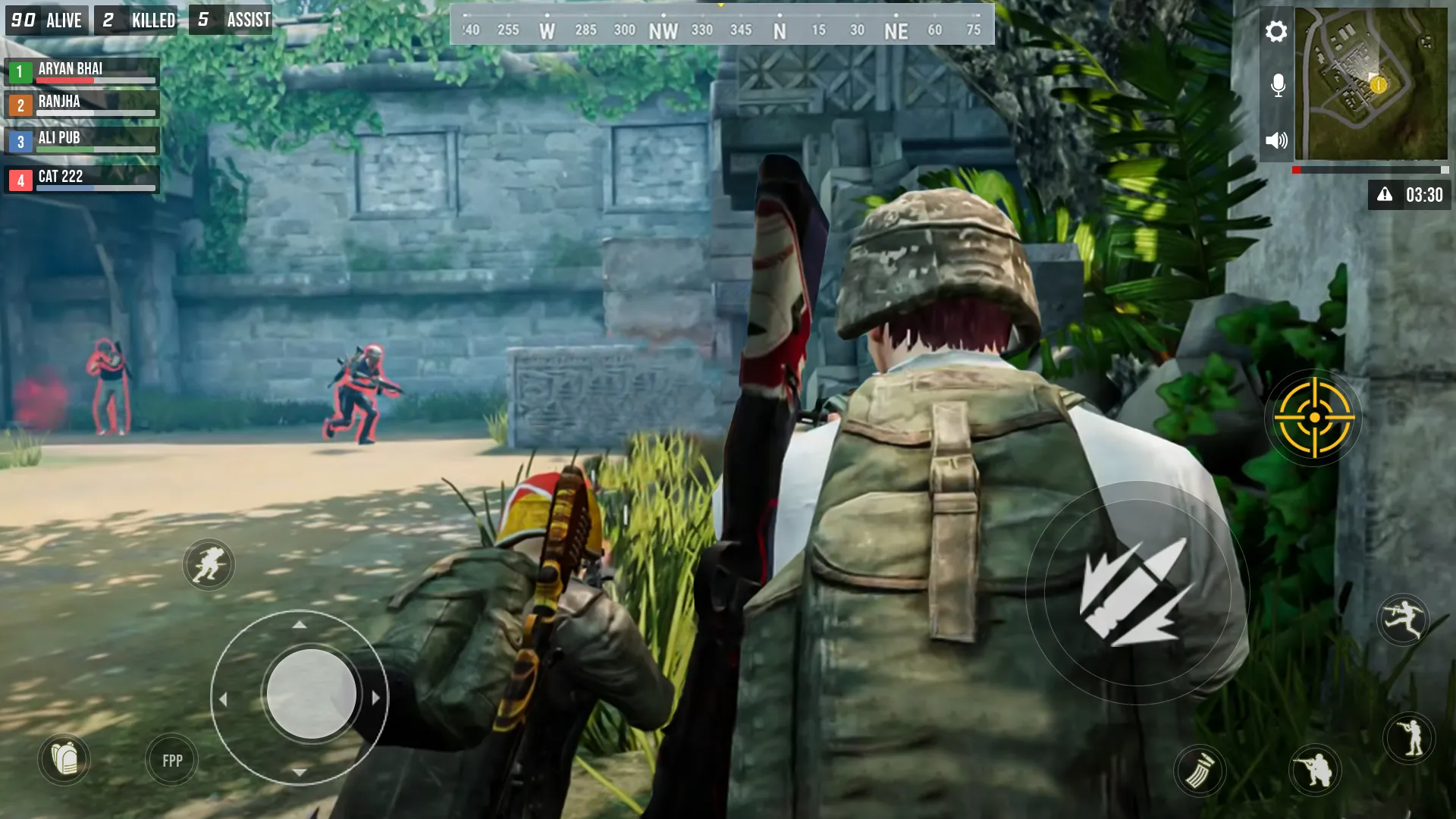The image size is (1456, 819).
Task: Mute the voice chat microphone
Action: (x=1277, y=85)
